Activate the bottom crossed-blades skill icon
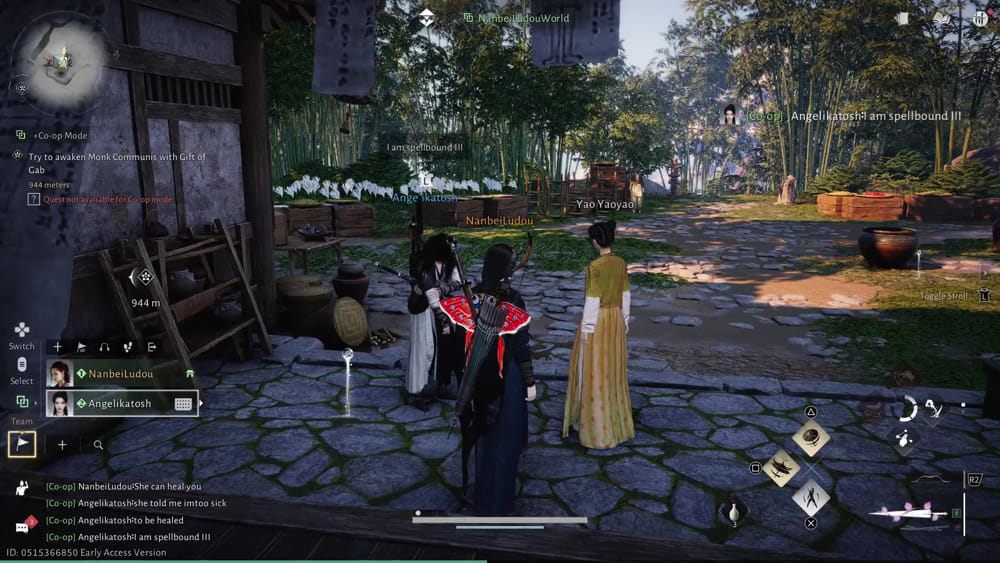 811,497
